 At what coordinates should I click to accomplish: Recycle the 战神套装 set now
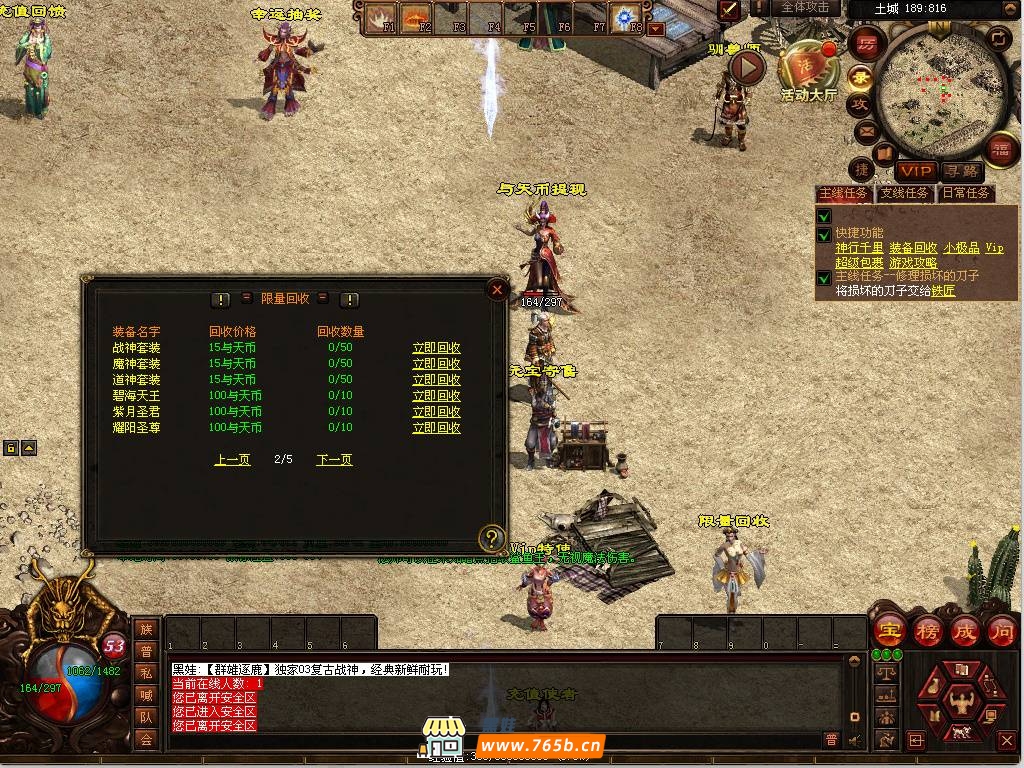(x=436, y=348)
